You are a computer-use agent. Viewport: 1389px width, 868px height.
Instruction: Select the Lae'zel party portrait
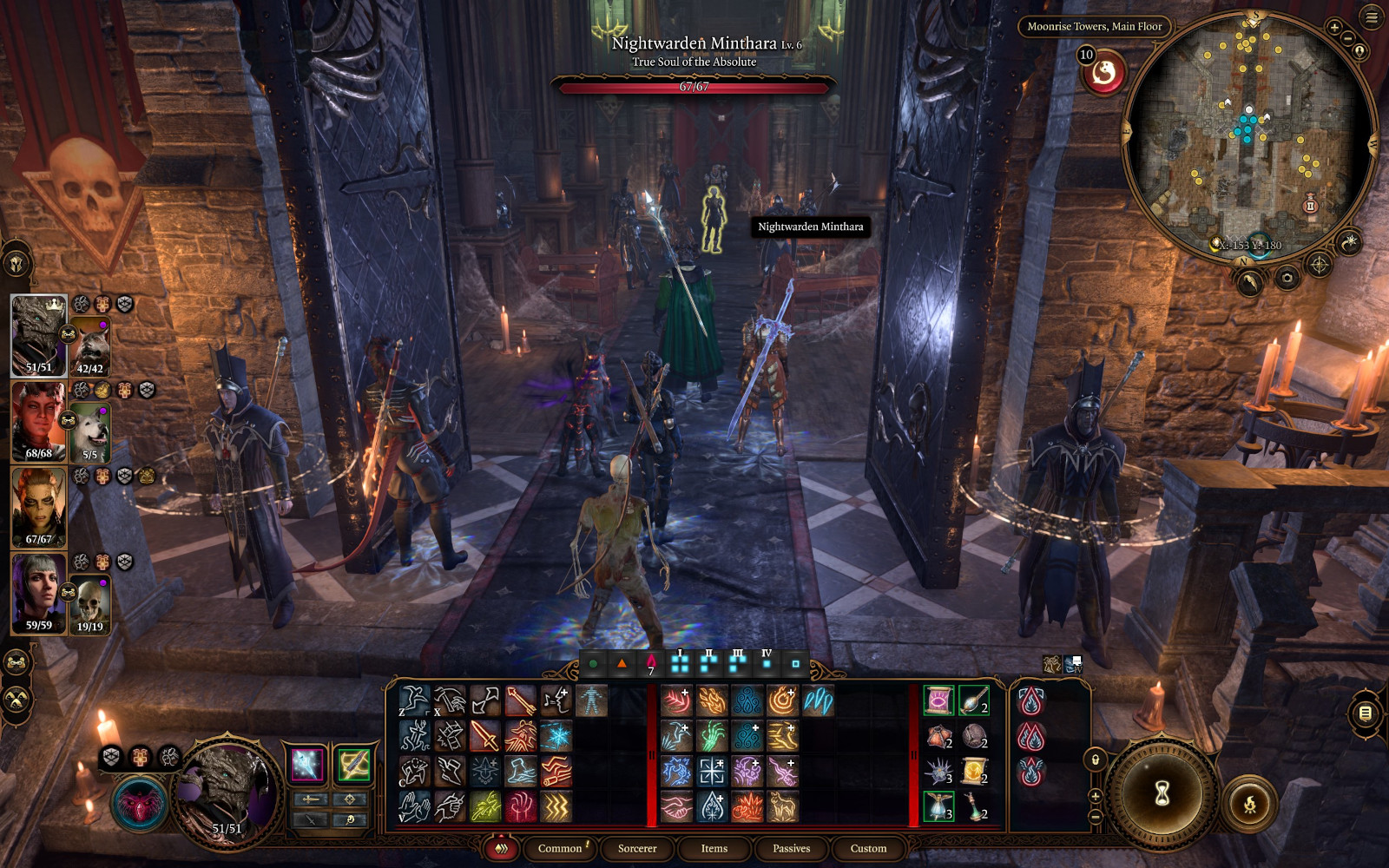39,508
